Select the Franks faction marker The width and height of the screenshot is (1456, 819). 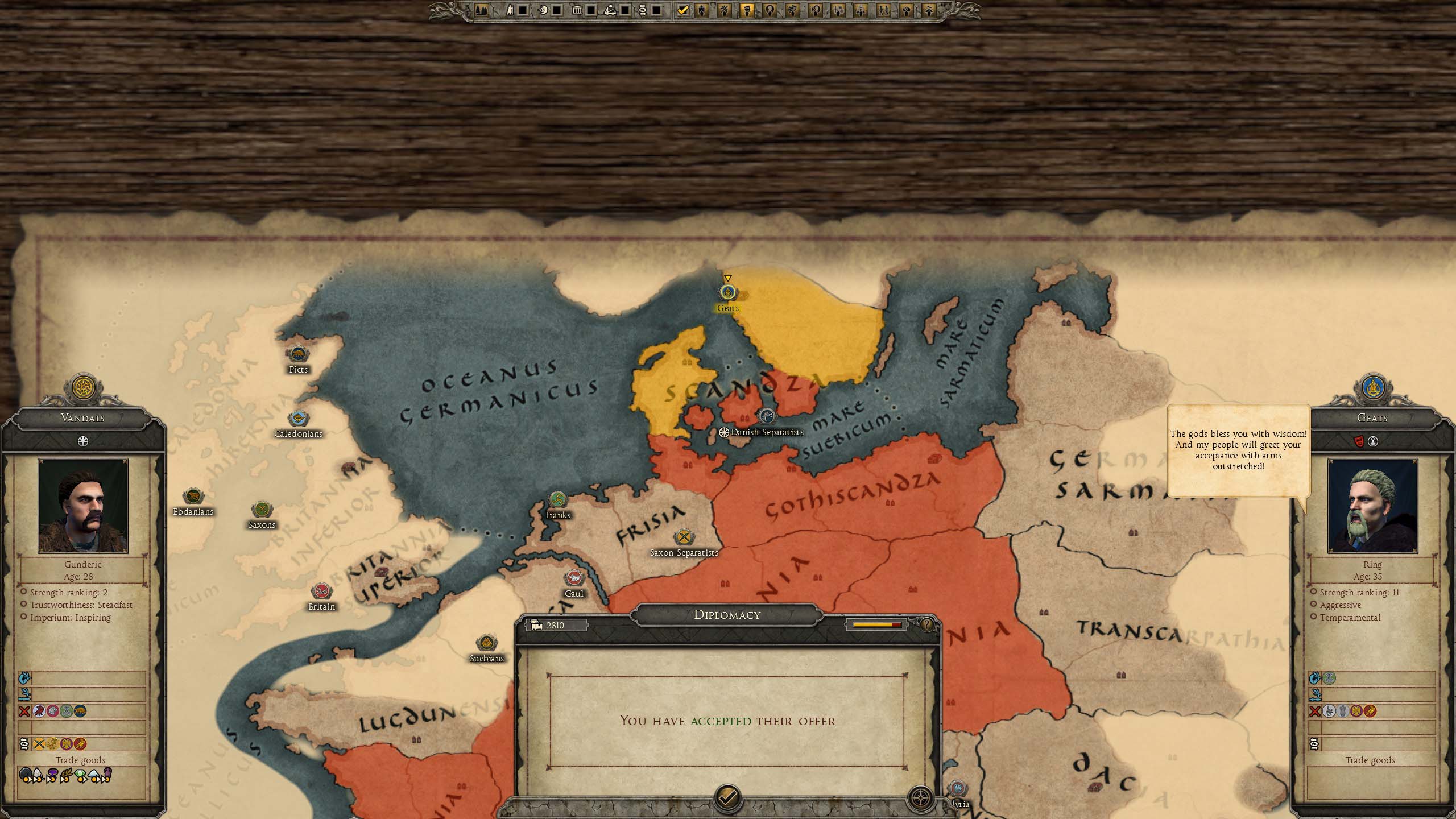tap(558, 500)
